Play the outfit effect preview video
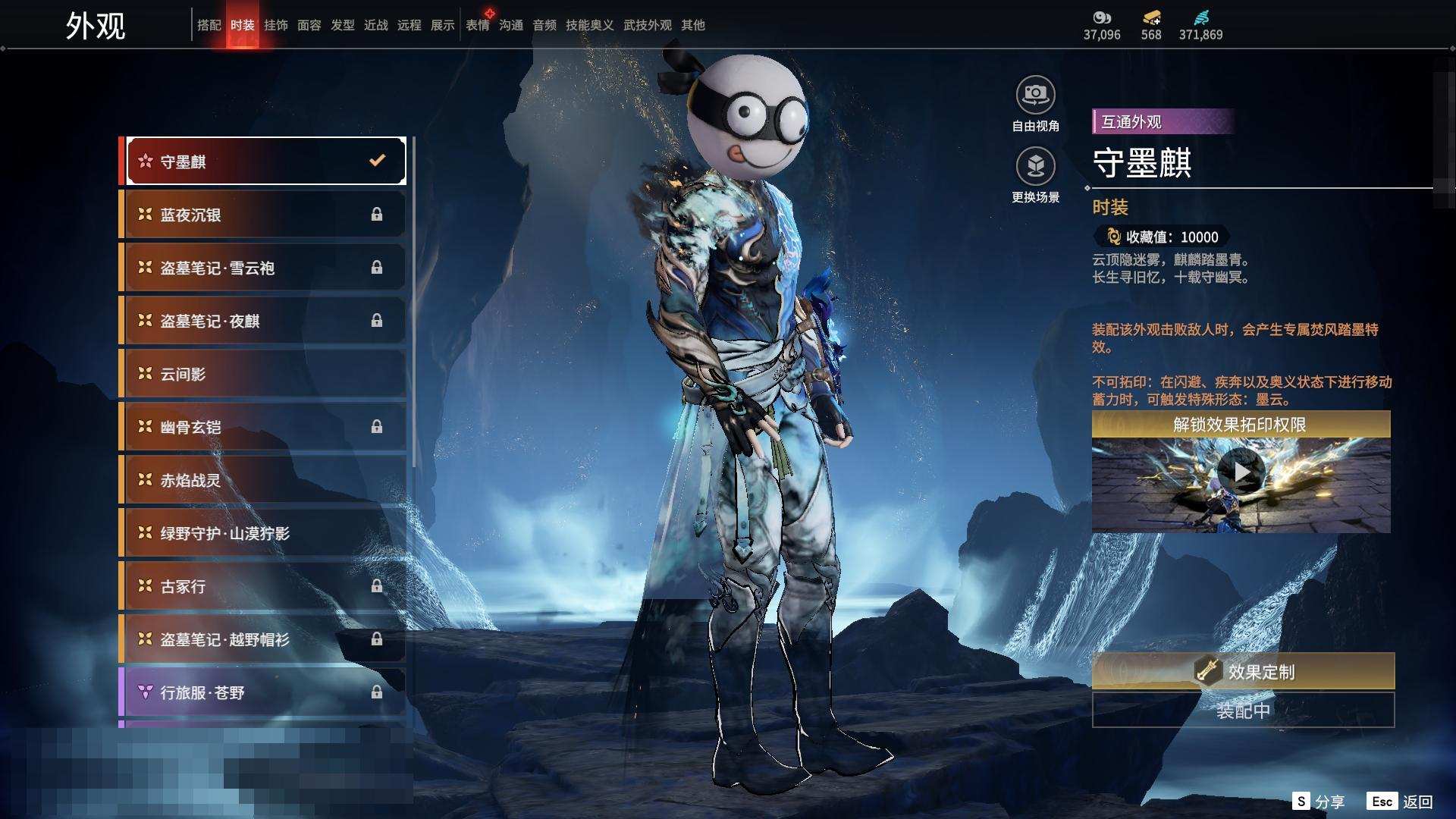The image size is (1456, 819). click(x=1241, y=472)
